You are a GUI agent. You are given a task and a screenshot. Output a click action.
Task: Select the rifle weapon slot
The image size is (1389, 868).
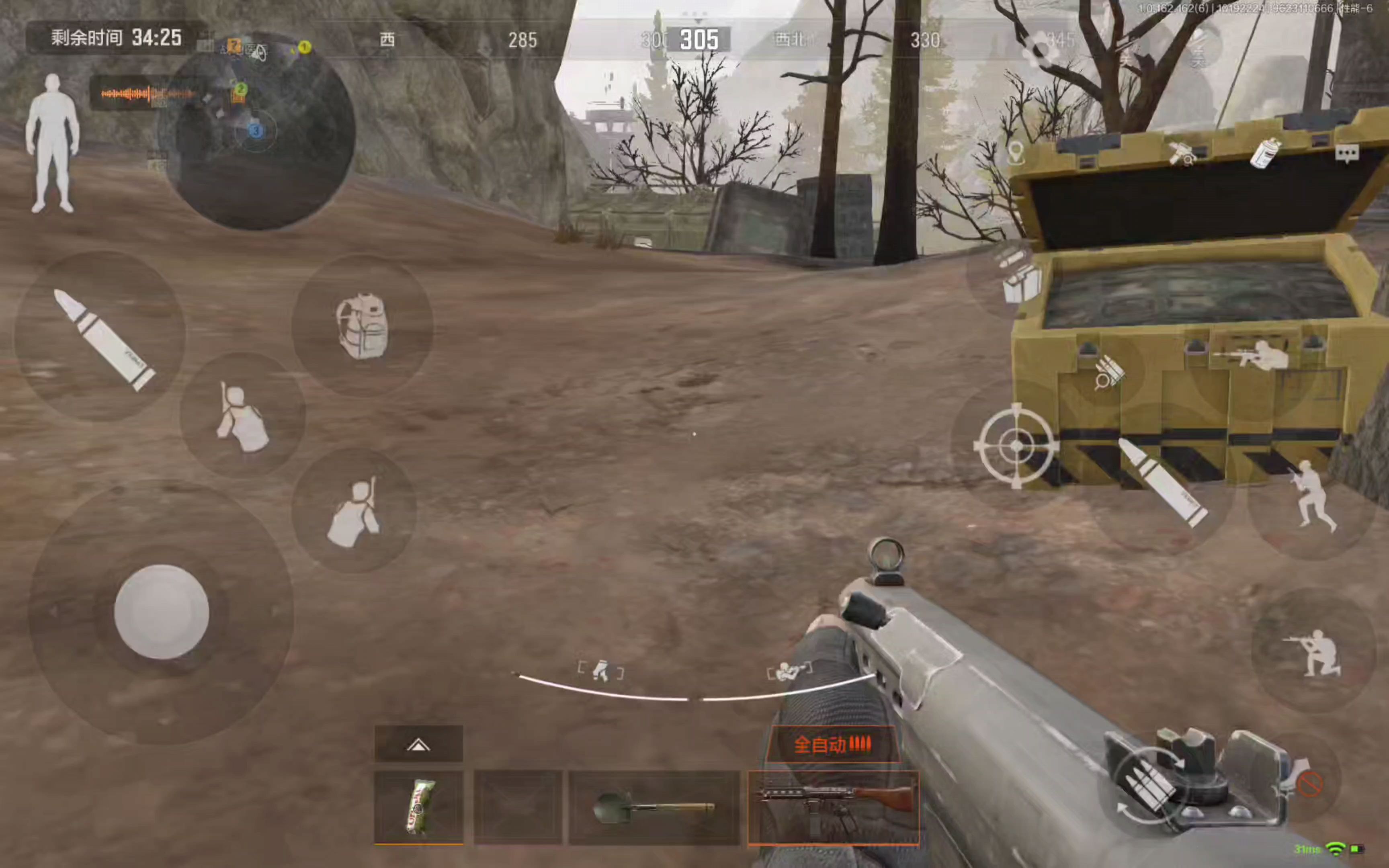coord(834,807)
